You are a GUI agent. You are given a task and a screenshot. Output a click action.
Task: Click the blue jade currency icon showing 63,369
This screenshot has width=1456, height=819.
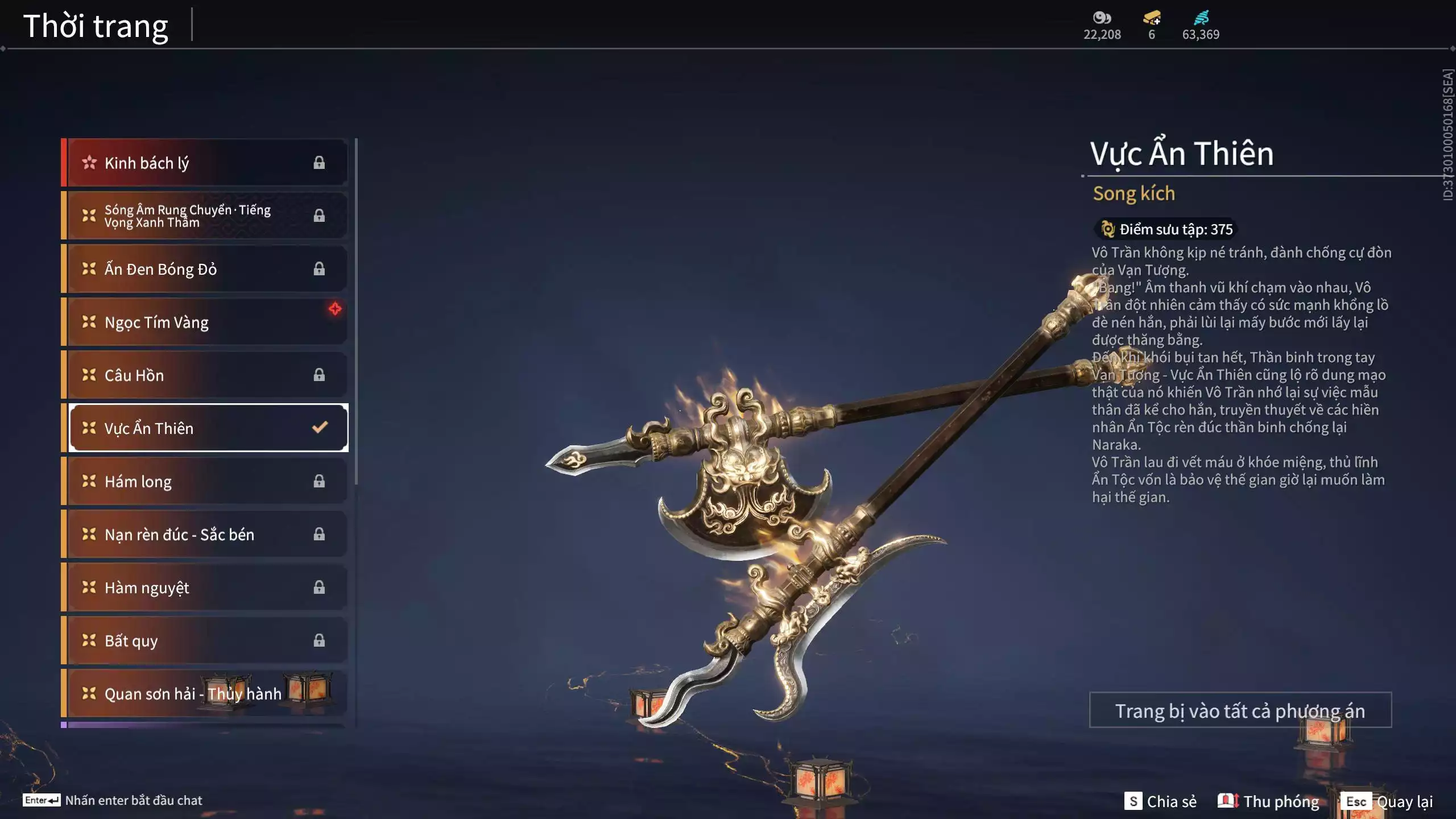pyautogui.click(x=1202, y=17)
